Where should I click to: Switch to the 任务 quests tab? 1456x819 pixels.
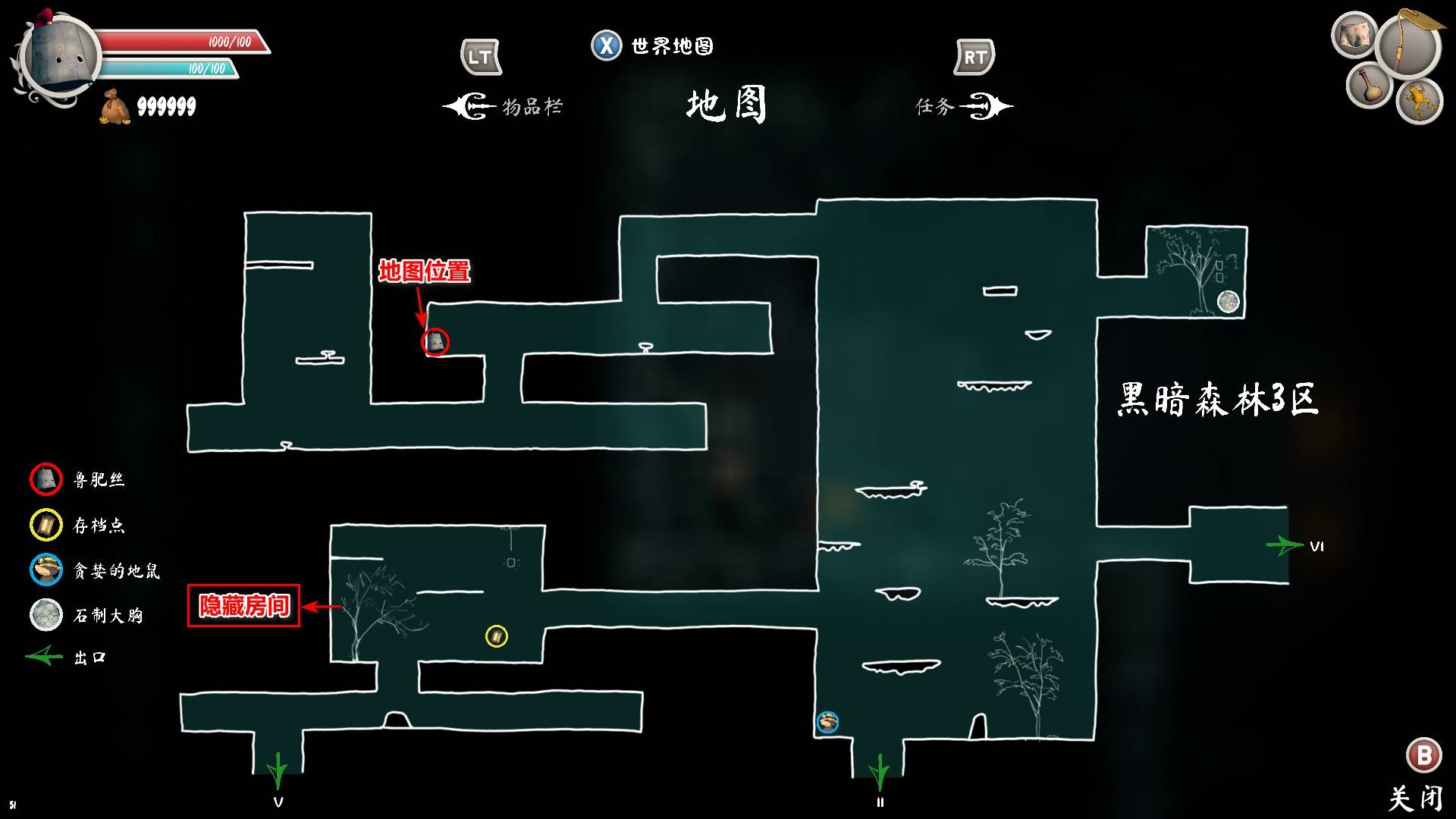click(944, 106)
